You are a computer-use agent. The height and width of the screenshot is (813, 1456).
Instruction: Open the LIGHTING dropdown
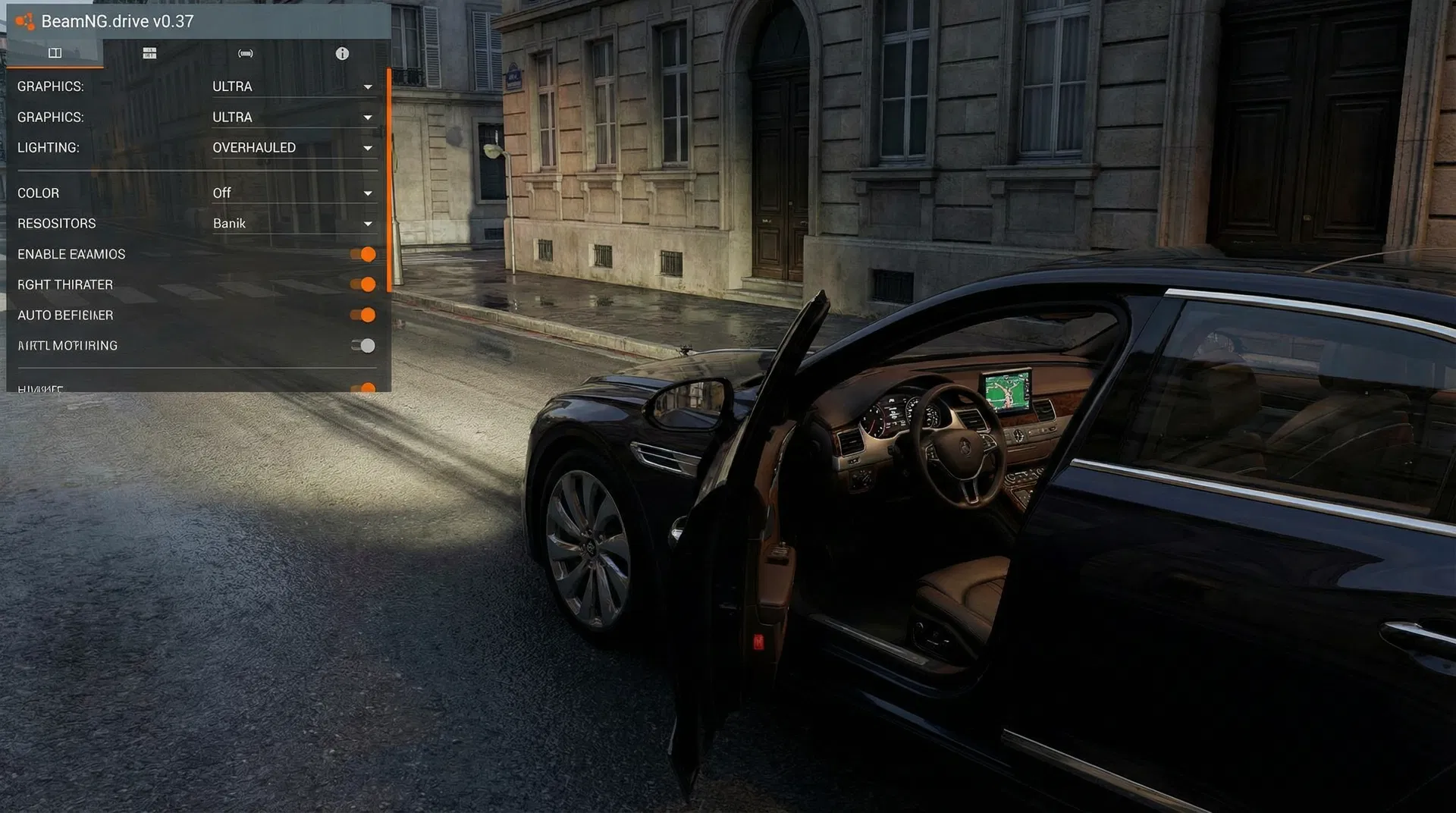click(x=368, y=148)
